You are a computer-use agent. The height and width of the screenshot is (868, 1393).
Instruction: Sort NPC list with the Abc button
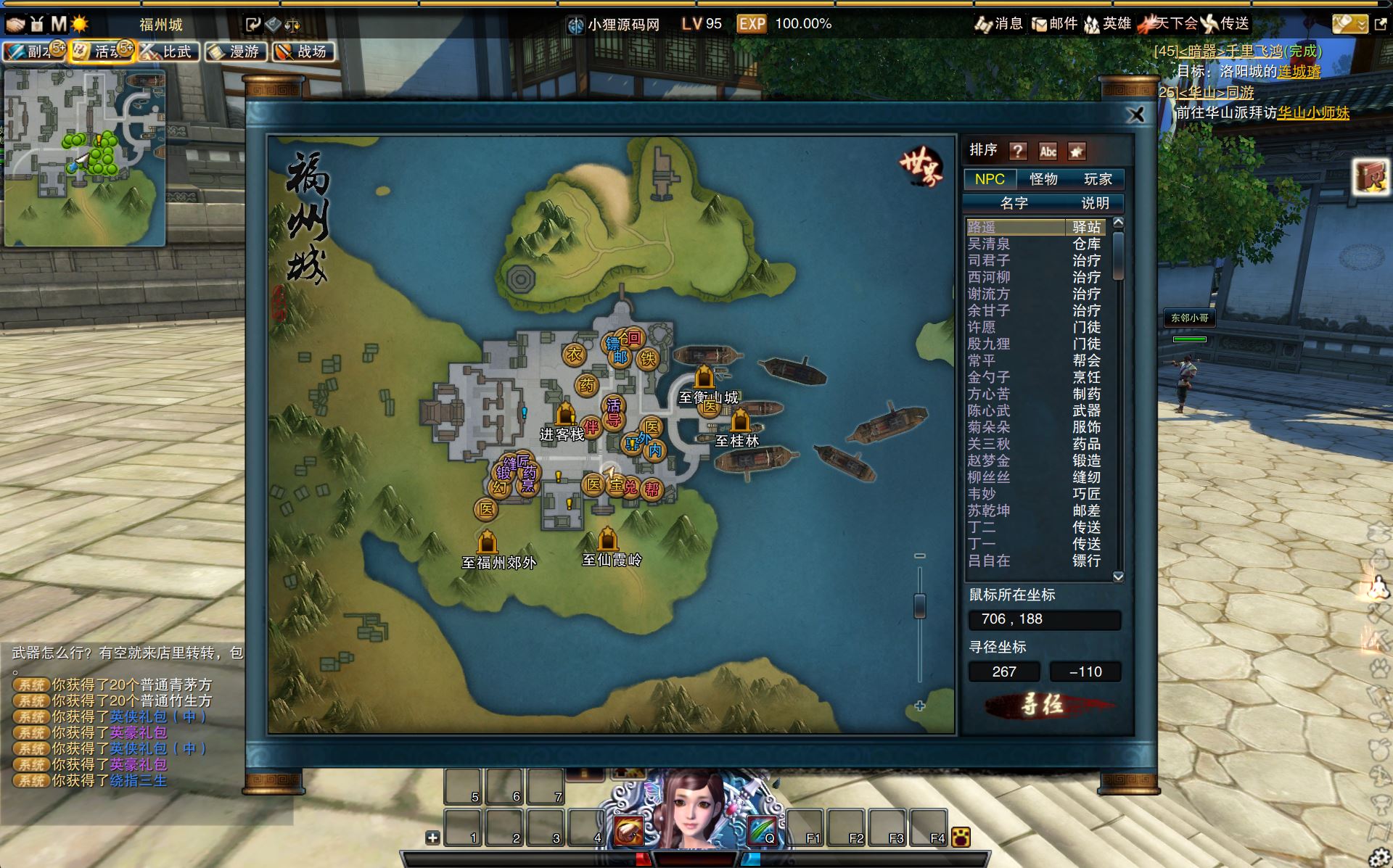(1048, 151)
